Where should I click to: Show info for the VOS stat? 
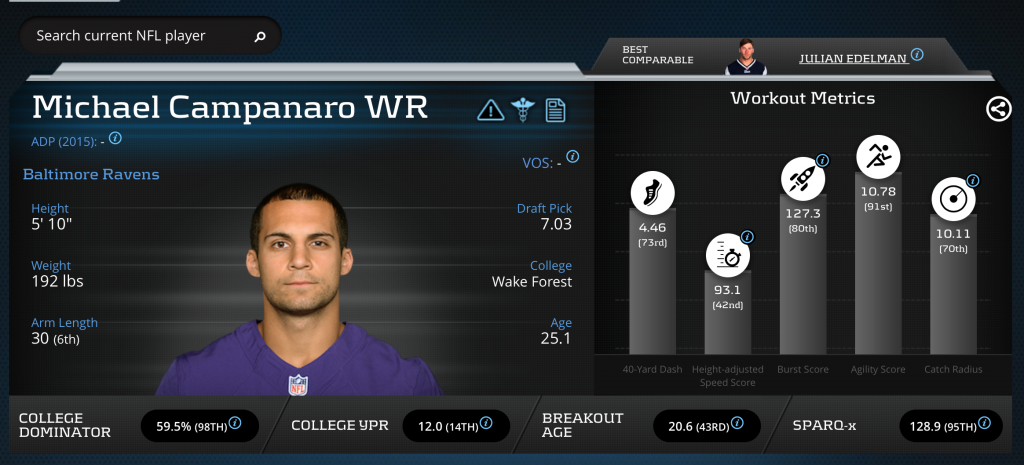[573, 157]
